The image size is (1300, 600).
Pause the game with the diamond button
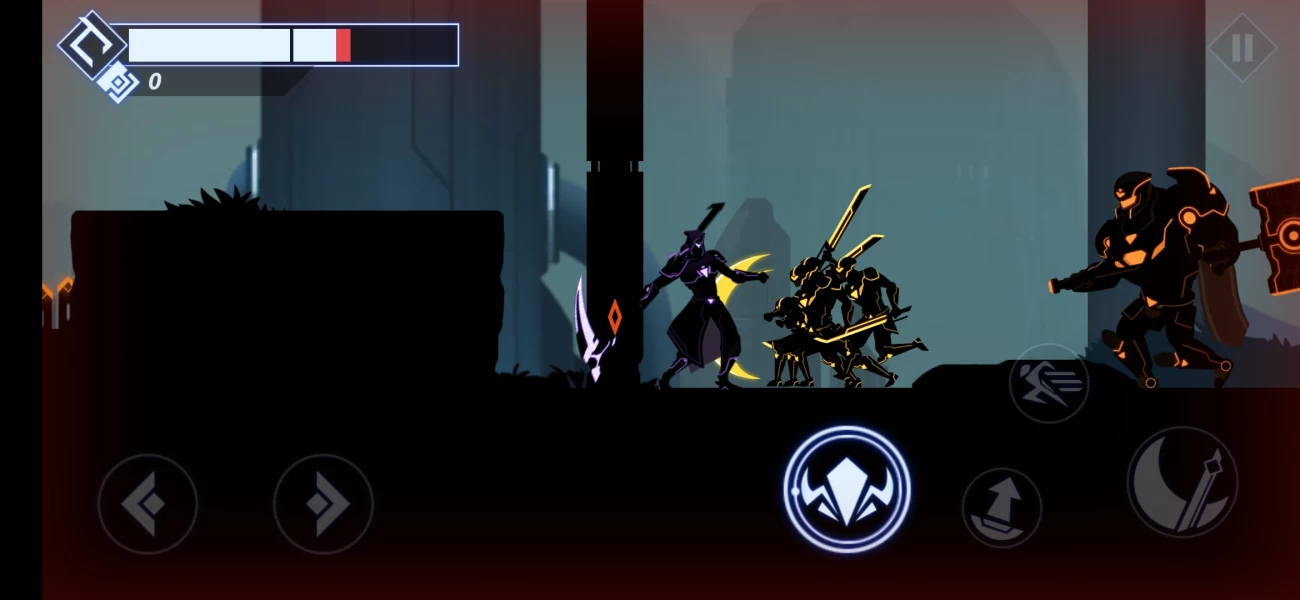tap(1241, 48)
